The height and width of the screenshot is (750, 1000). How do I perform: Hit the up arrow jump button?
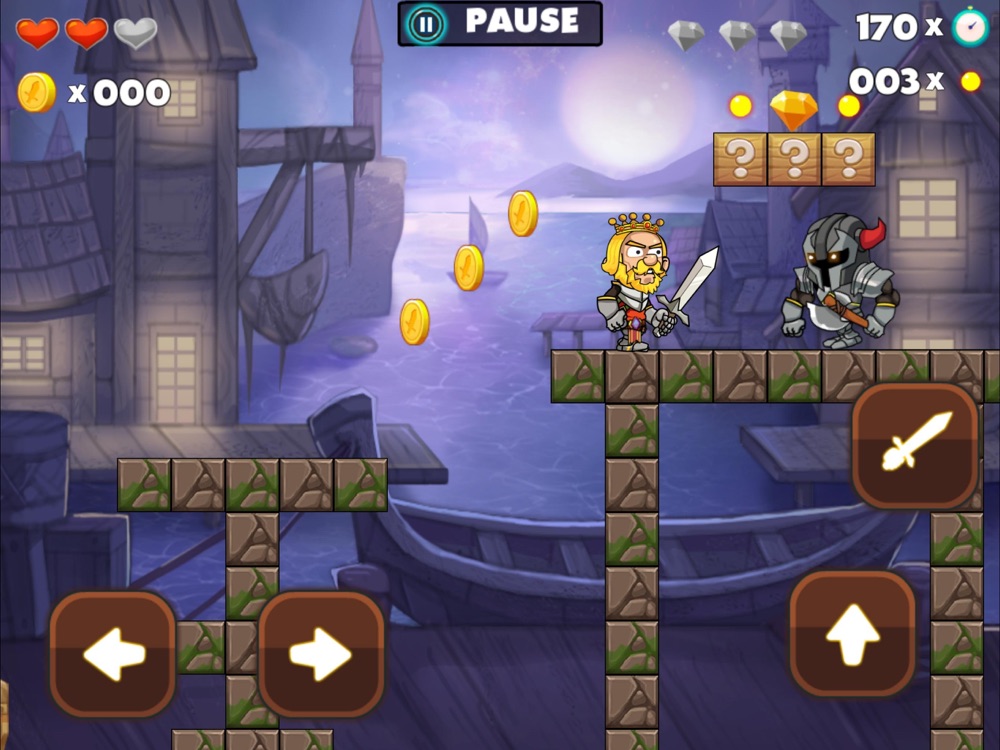(x=852, y=633)
